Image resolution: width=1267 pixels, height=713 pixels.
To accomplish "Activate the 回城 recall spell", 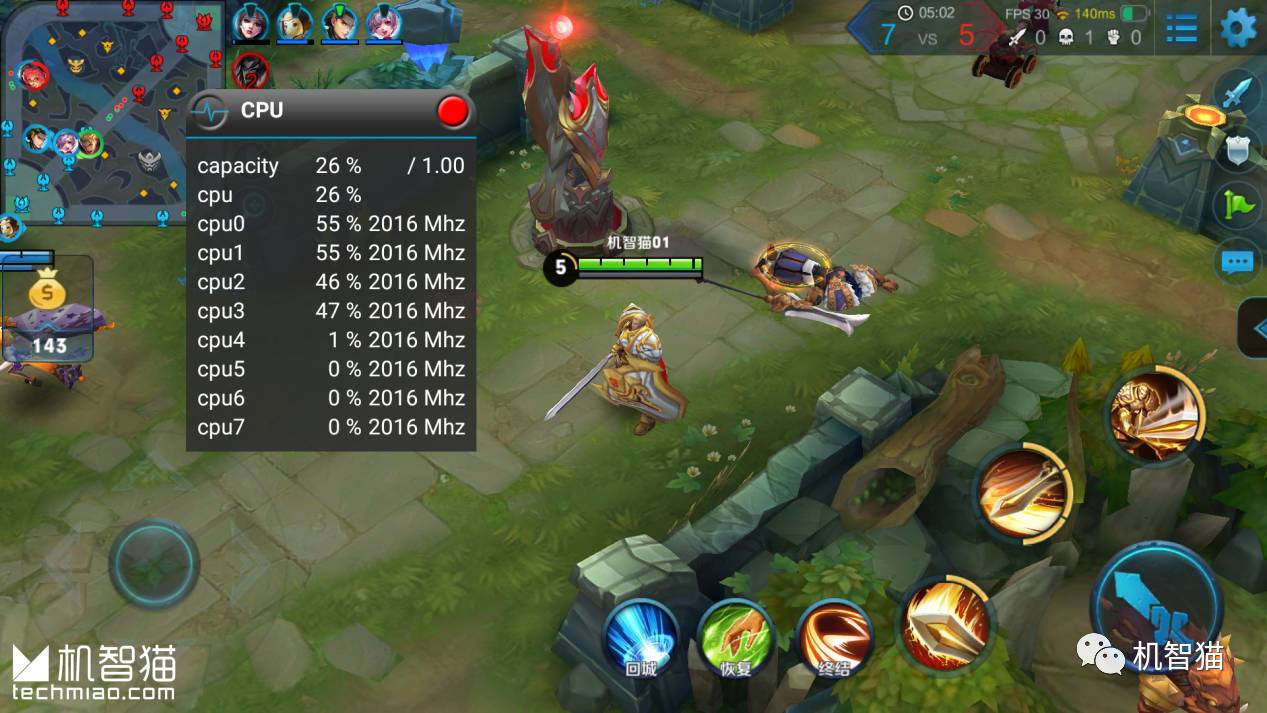I will (x=640, y=638).
